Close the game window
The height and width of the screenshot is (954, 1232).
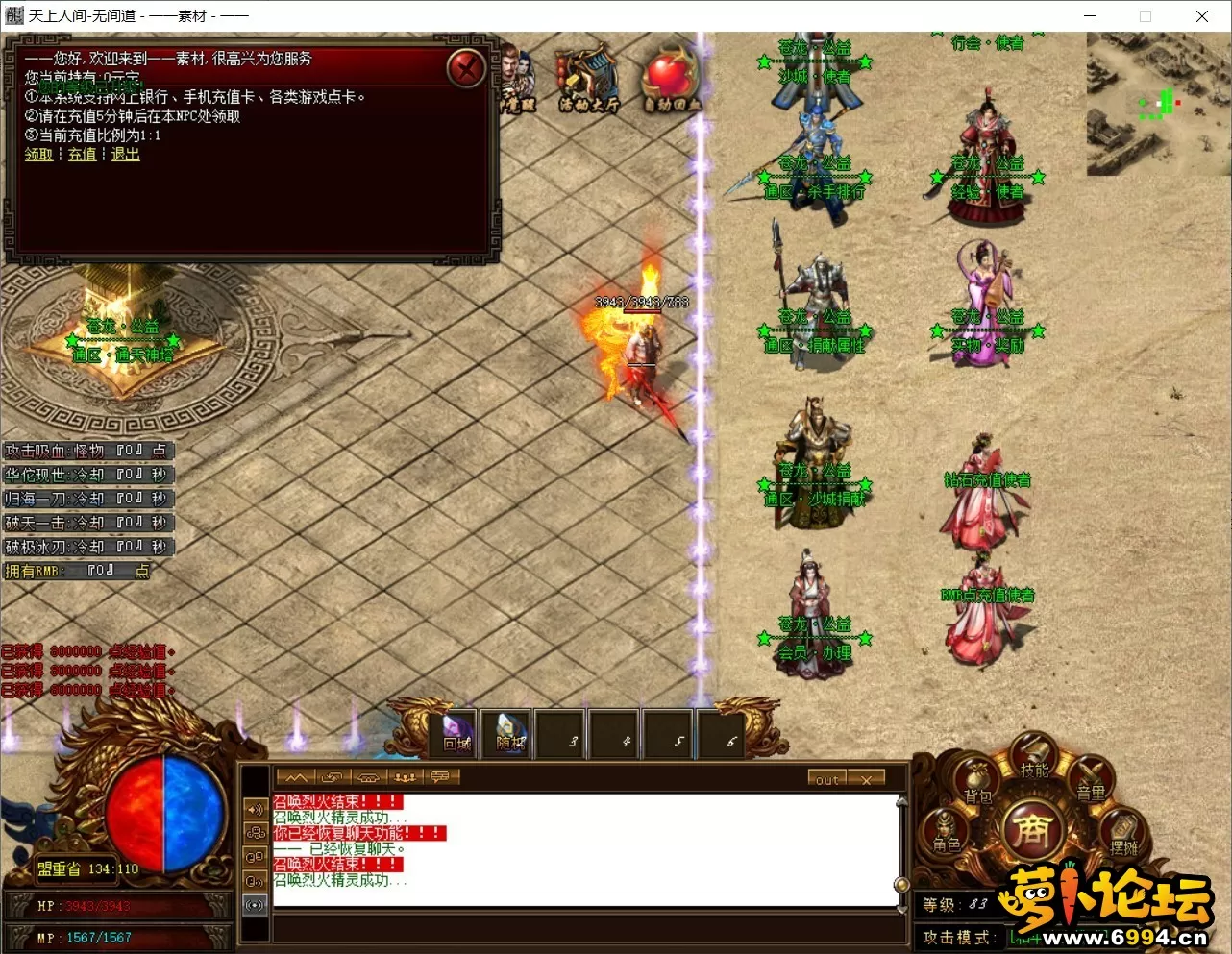coord(1201,15)
